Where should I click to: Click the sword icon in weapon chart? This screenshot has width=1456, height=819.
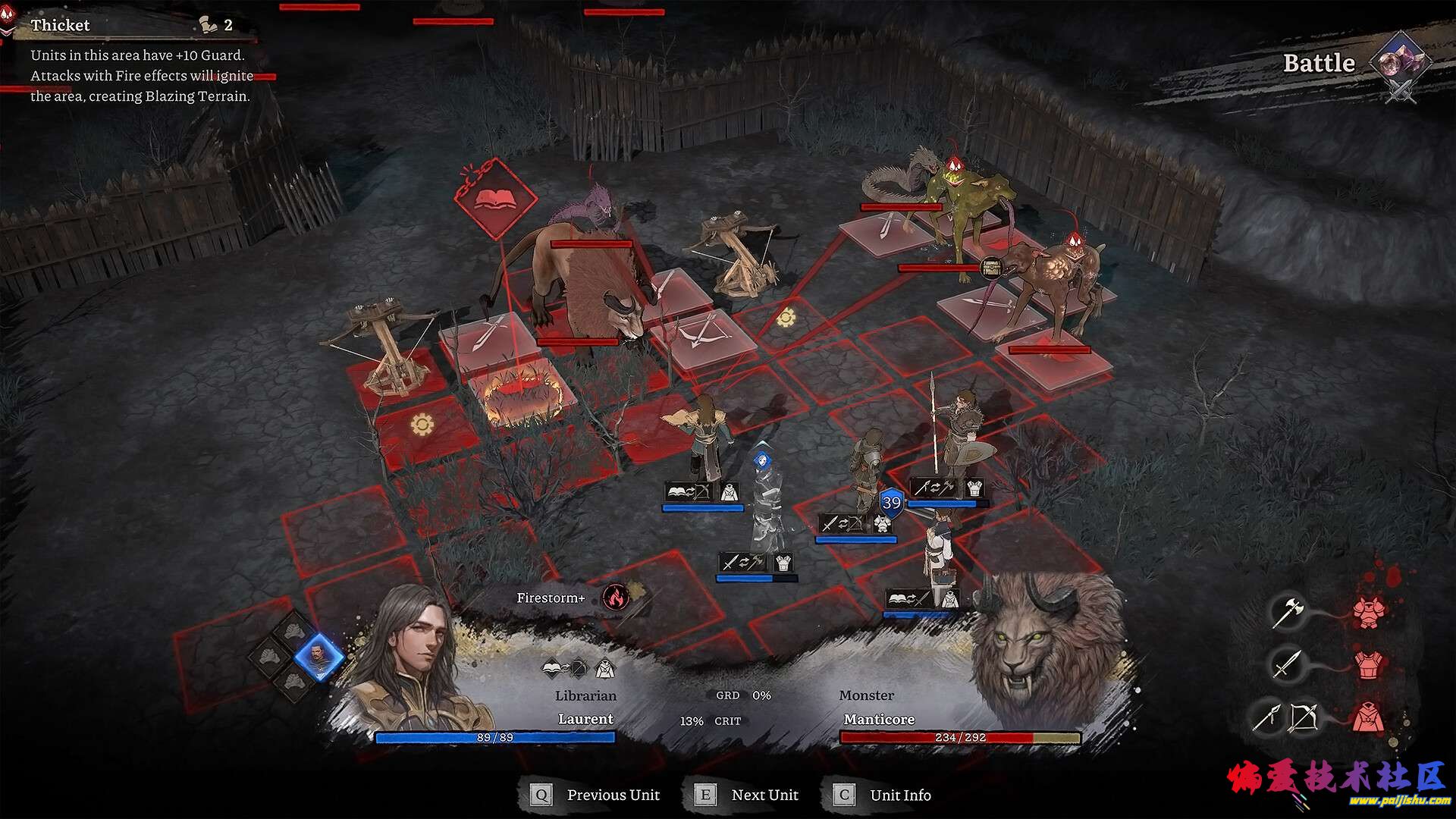click(x=1286, y=664)
